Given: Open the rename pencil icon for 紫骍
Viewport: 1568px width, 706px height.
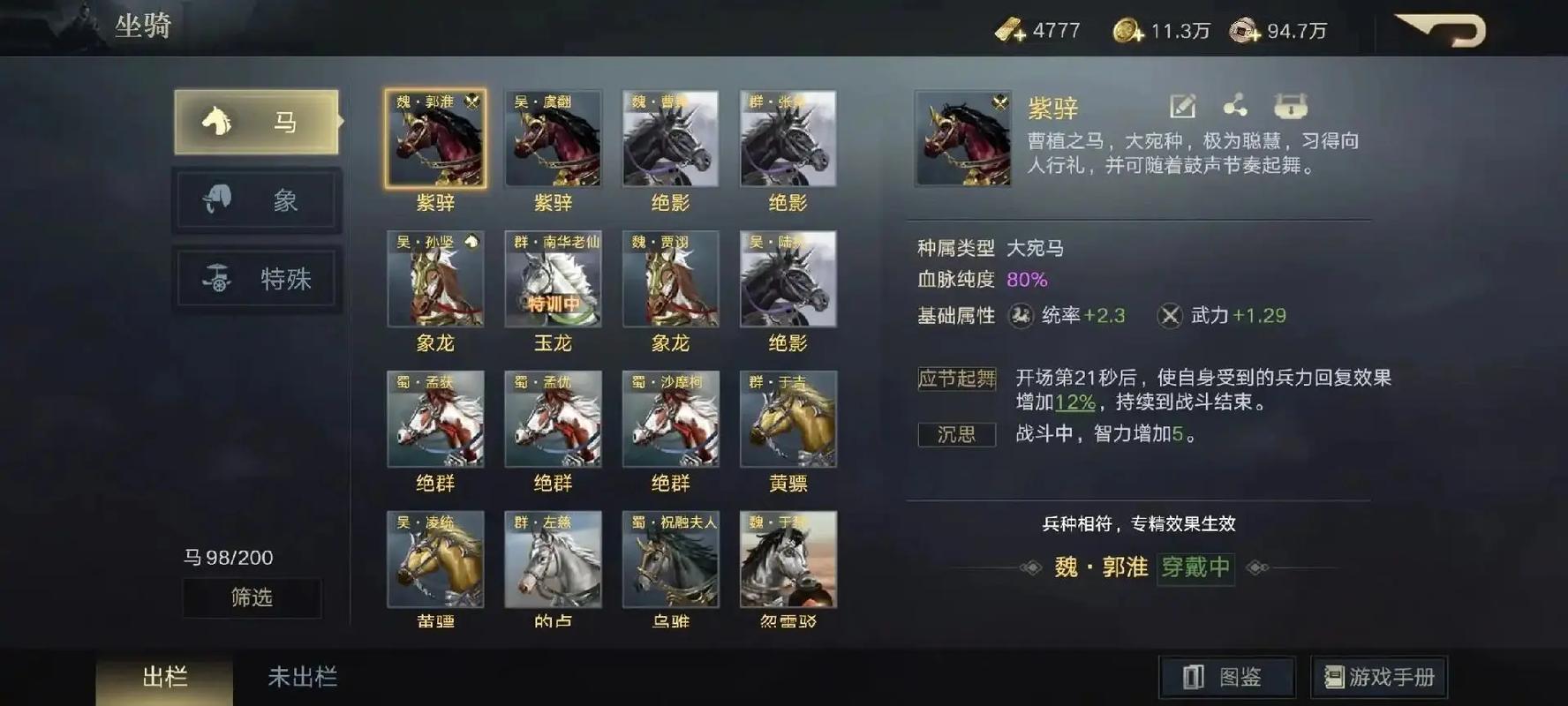Looking at the screenshot, I should click(x=1181, y=107).
